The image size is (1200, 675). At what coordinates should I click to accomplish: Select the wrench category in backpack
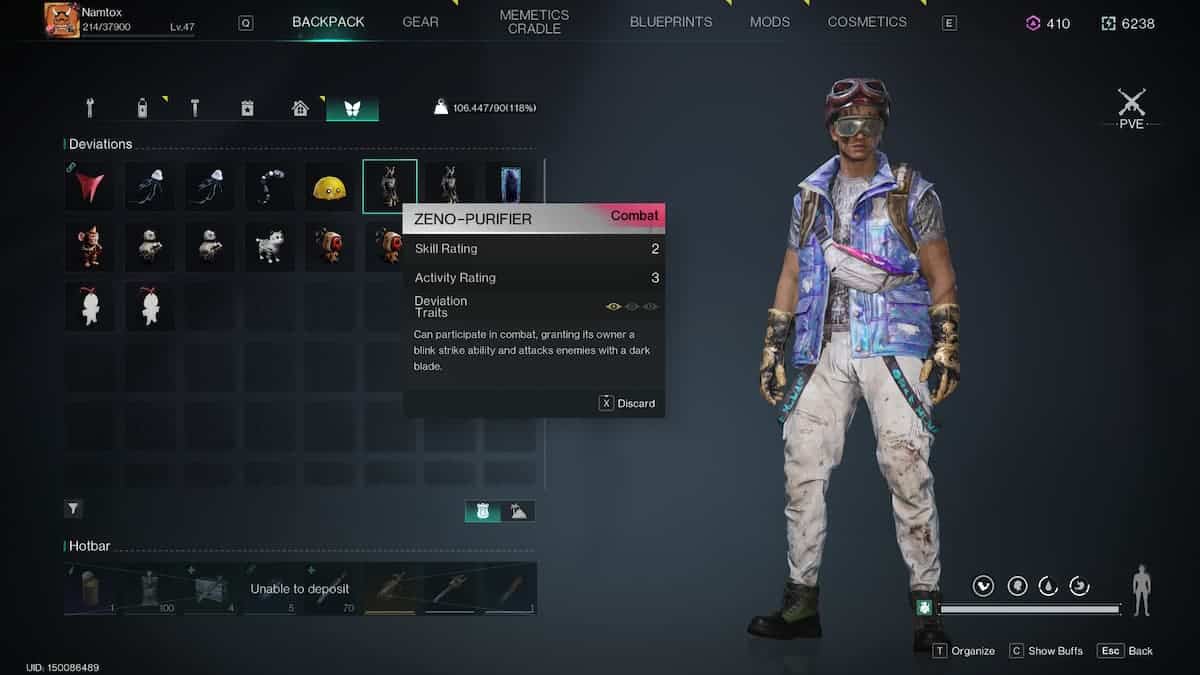tap(90, 107)
